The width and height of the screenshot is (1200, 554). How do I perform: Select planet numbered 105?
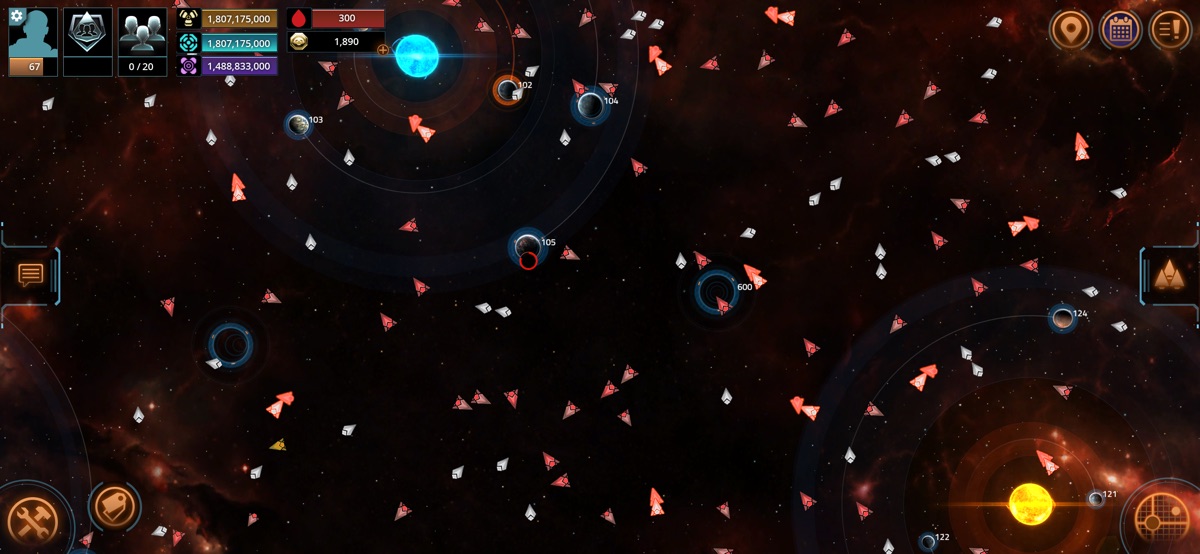[527, 244]
